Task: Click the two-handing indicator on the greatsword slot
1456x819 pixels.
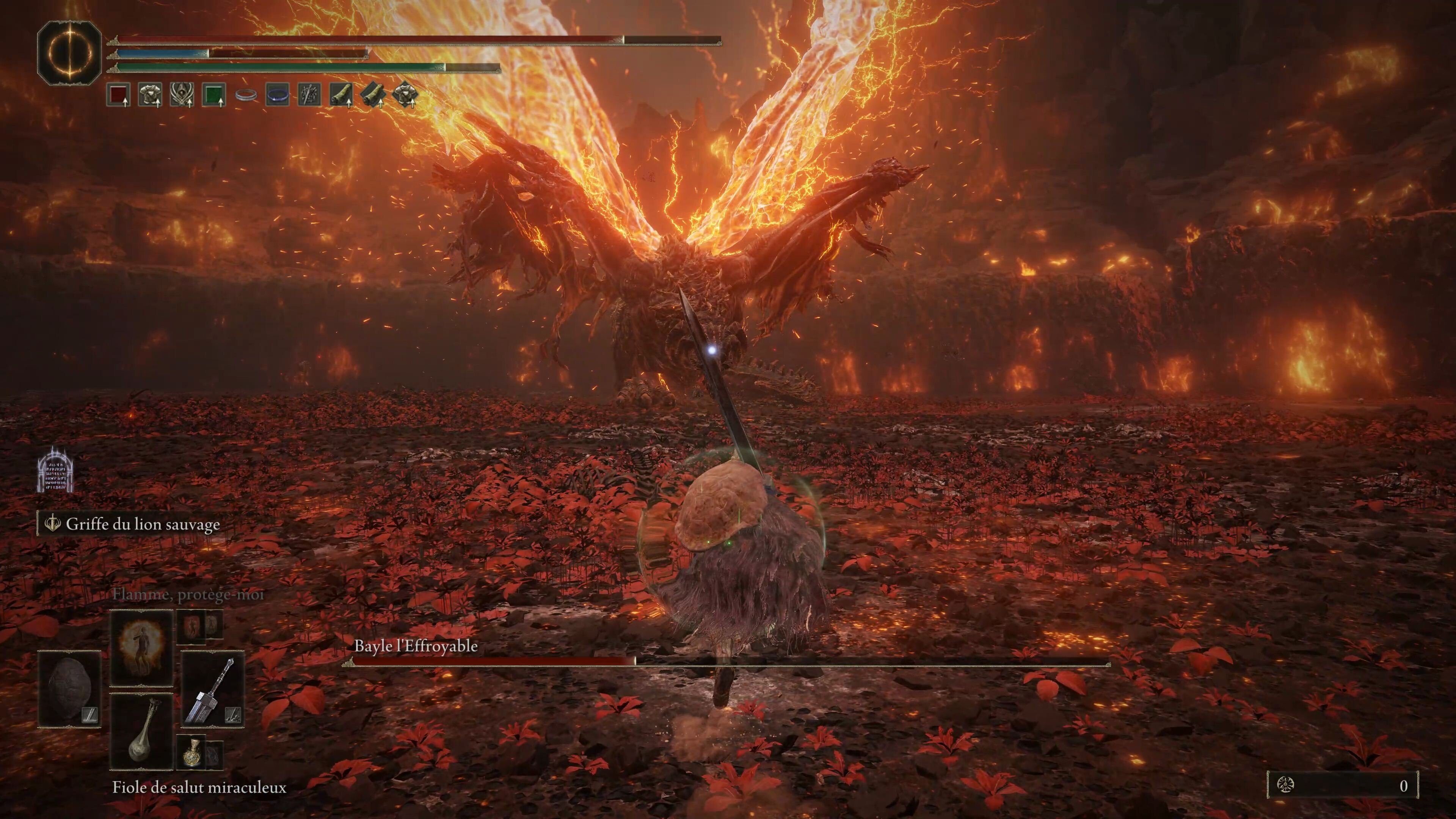Action: (x=233, y=714)
